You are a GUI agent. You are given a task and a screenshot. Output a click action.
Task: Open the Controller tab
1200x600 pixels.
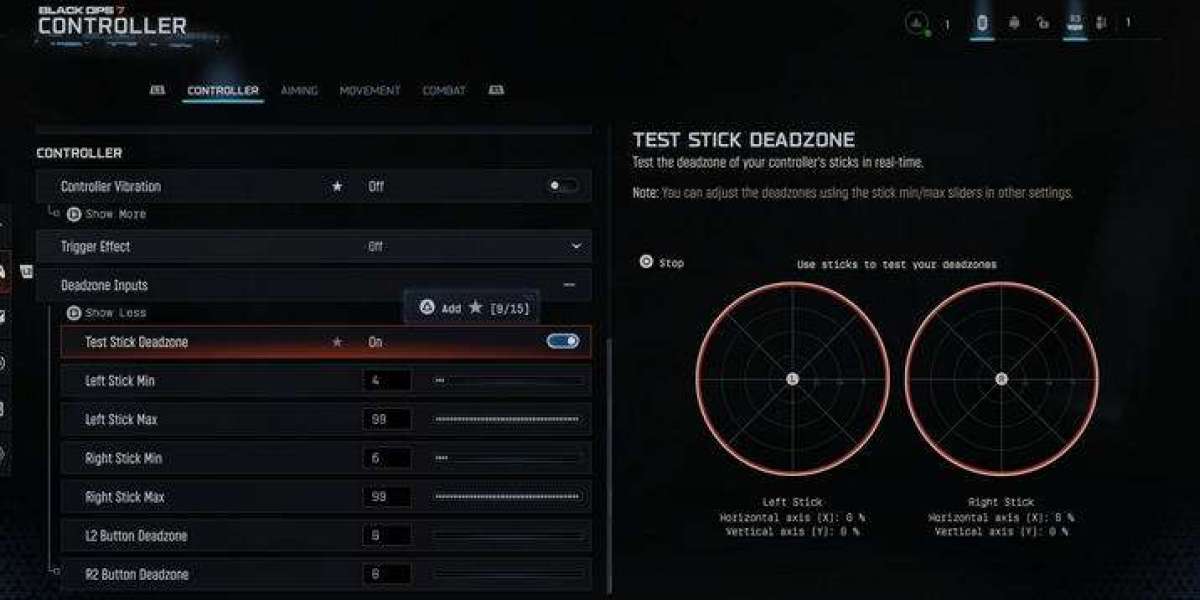[x=222, y=91]
